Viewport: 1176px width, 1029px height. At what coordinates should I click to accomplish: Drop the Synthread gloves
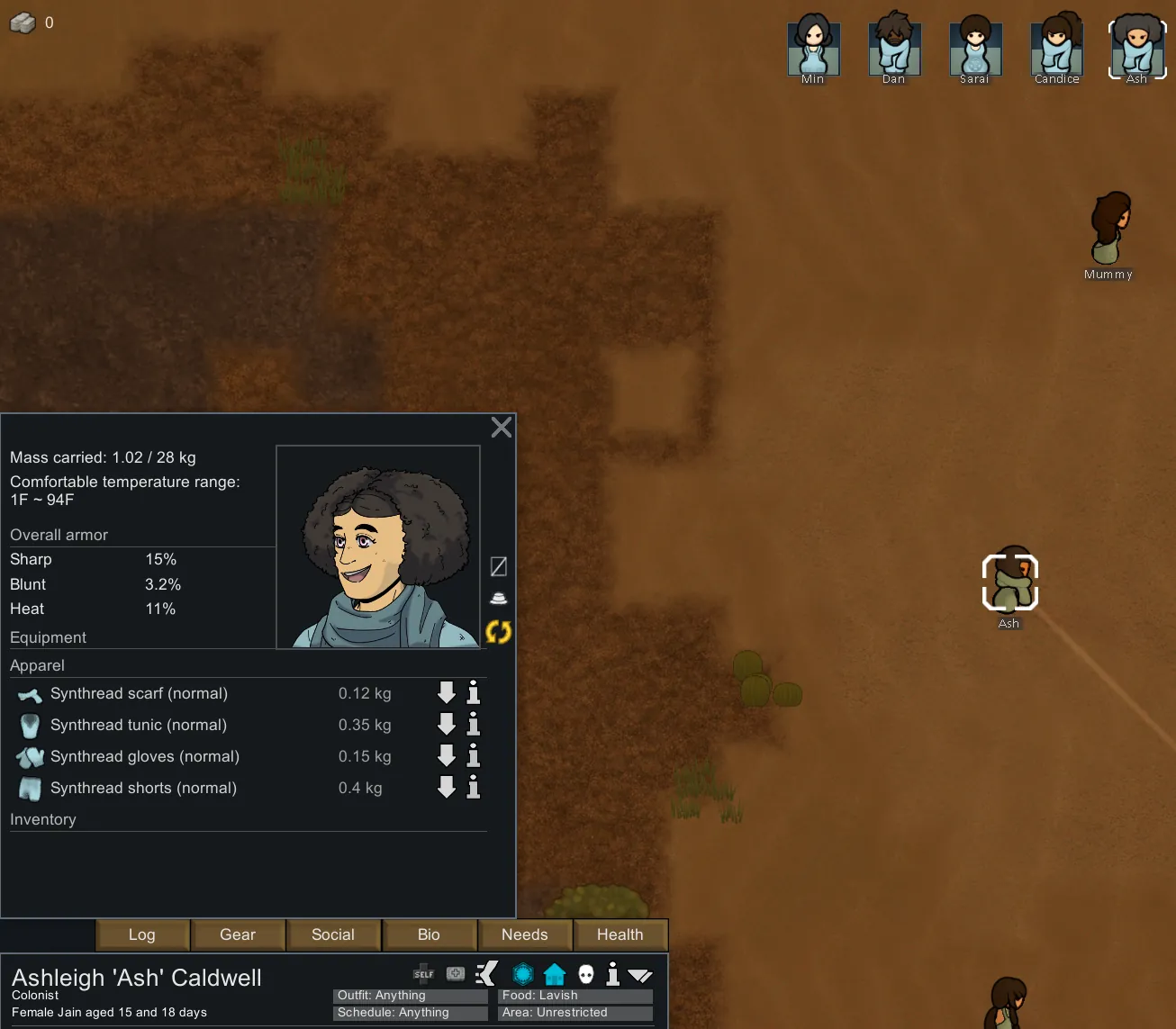pyautogui.click(x=447, y=755)
